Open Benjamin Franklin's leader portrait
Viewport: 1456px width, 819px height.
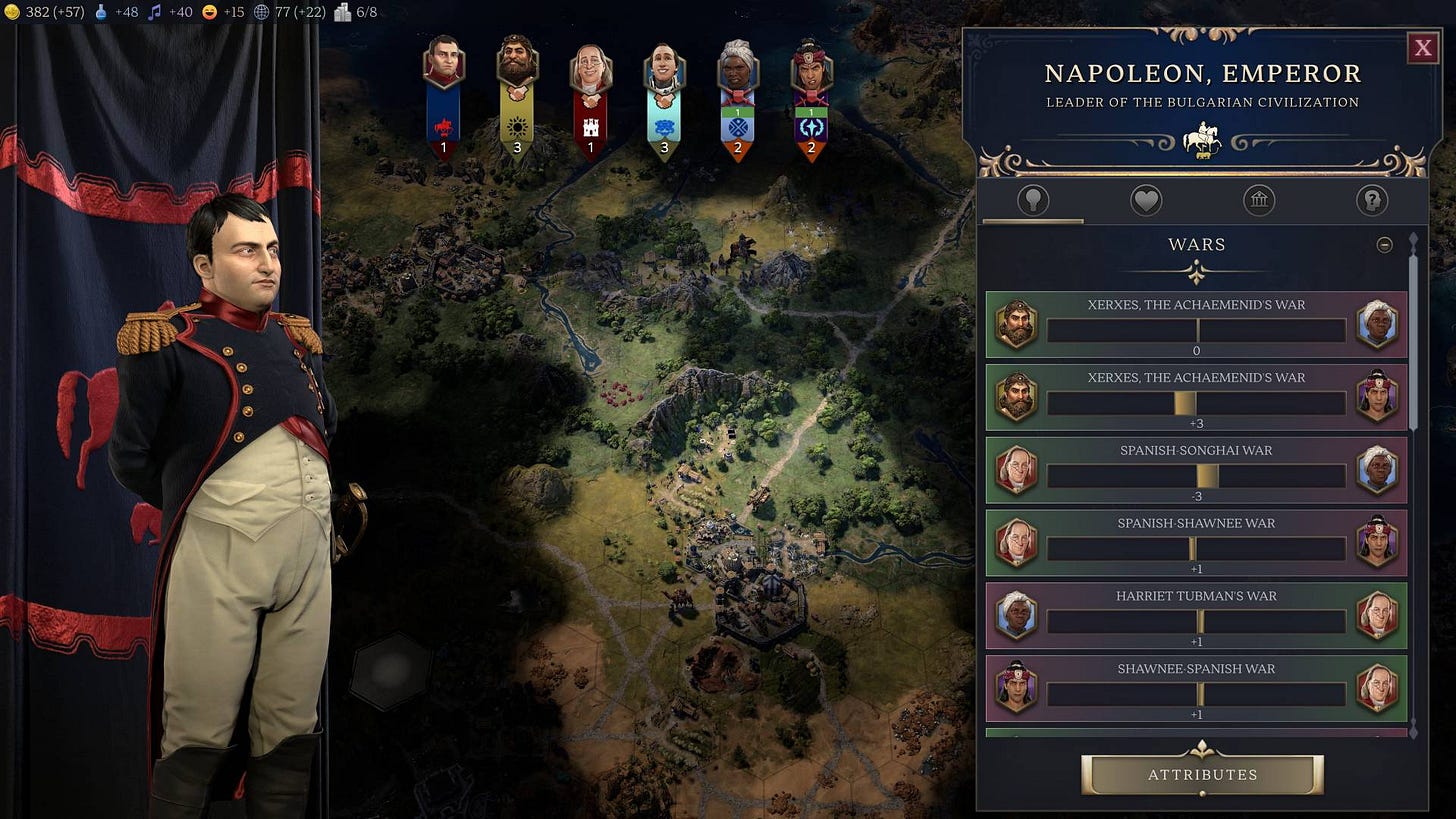pos(590,67)
